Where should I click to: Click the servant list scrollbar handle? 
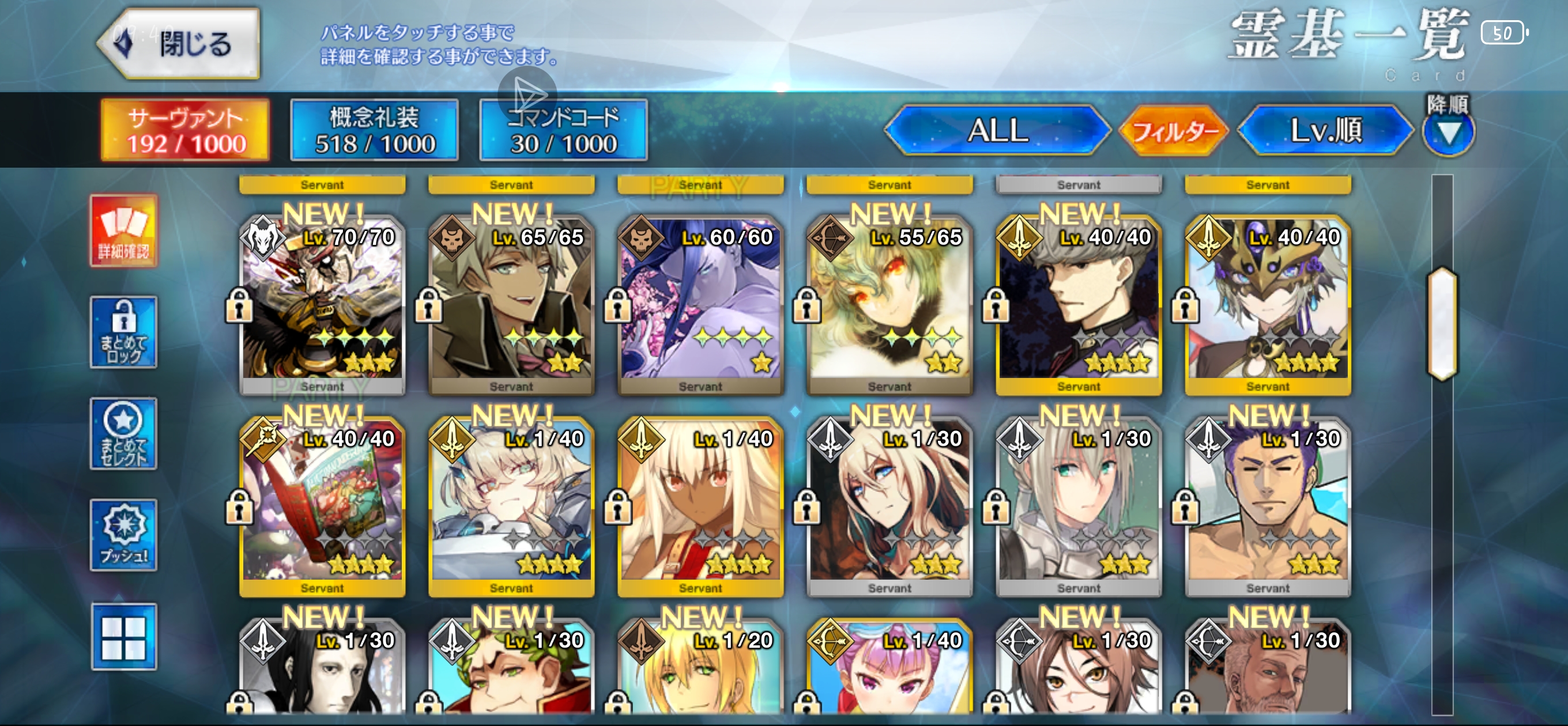[x=1442, y=324]
